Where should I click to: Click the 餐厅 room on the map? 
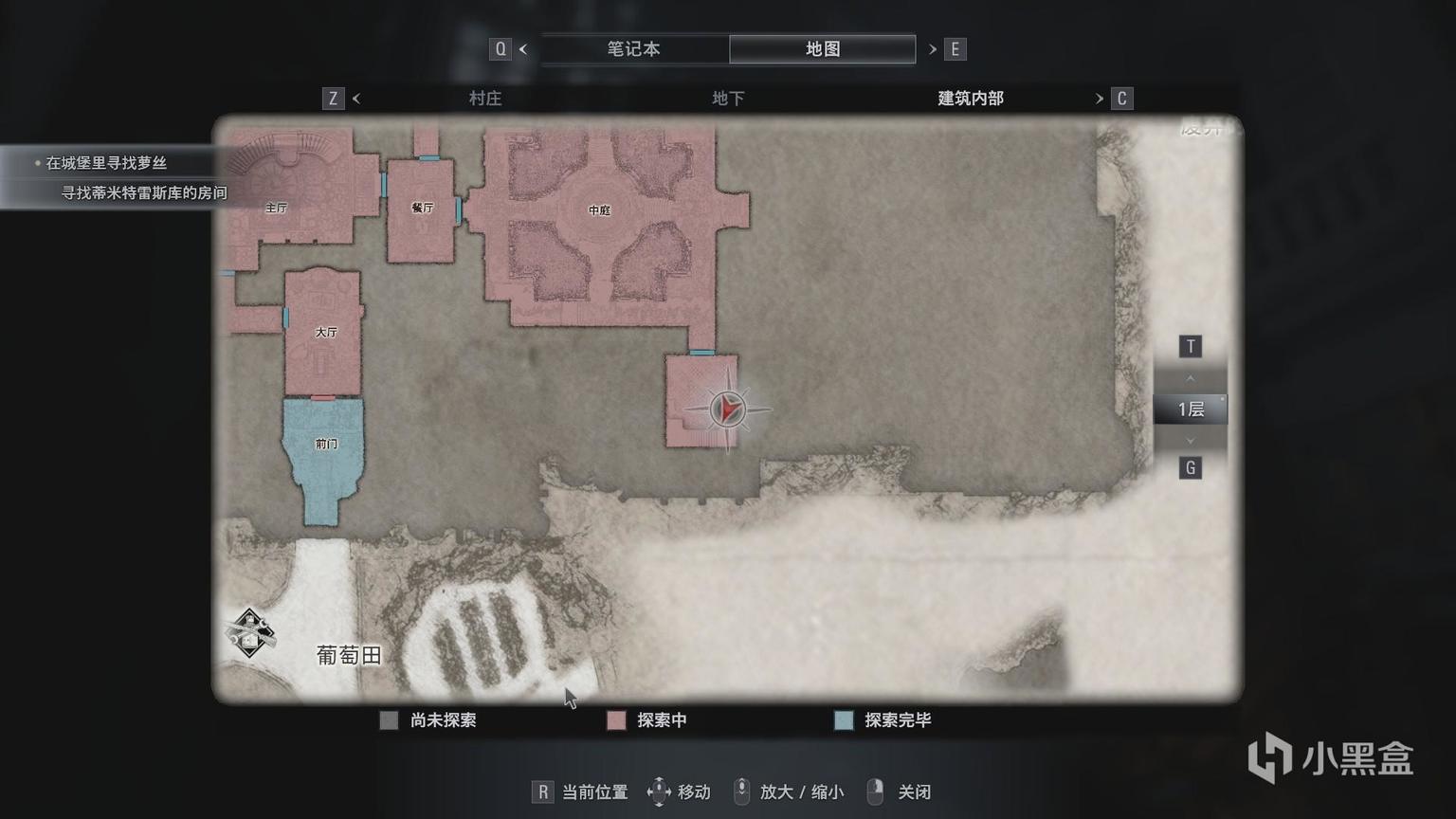click(421, 210)
